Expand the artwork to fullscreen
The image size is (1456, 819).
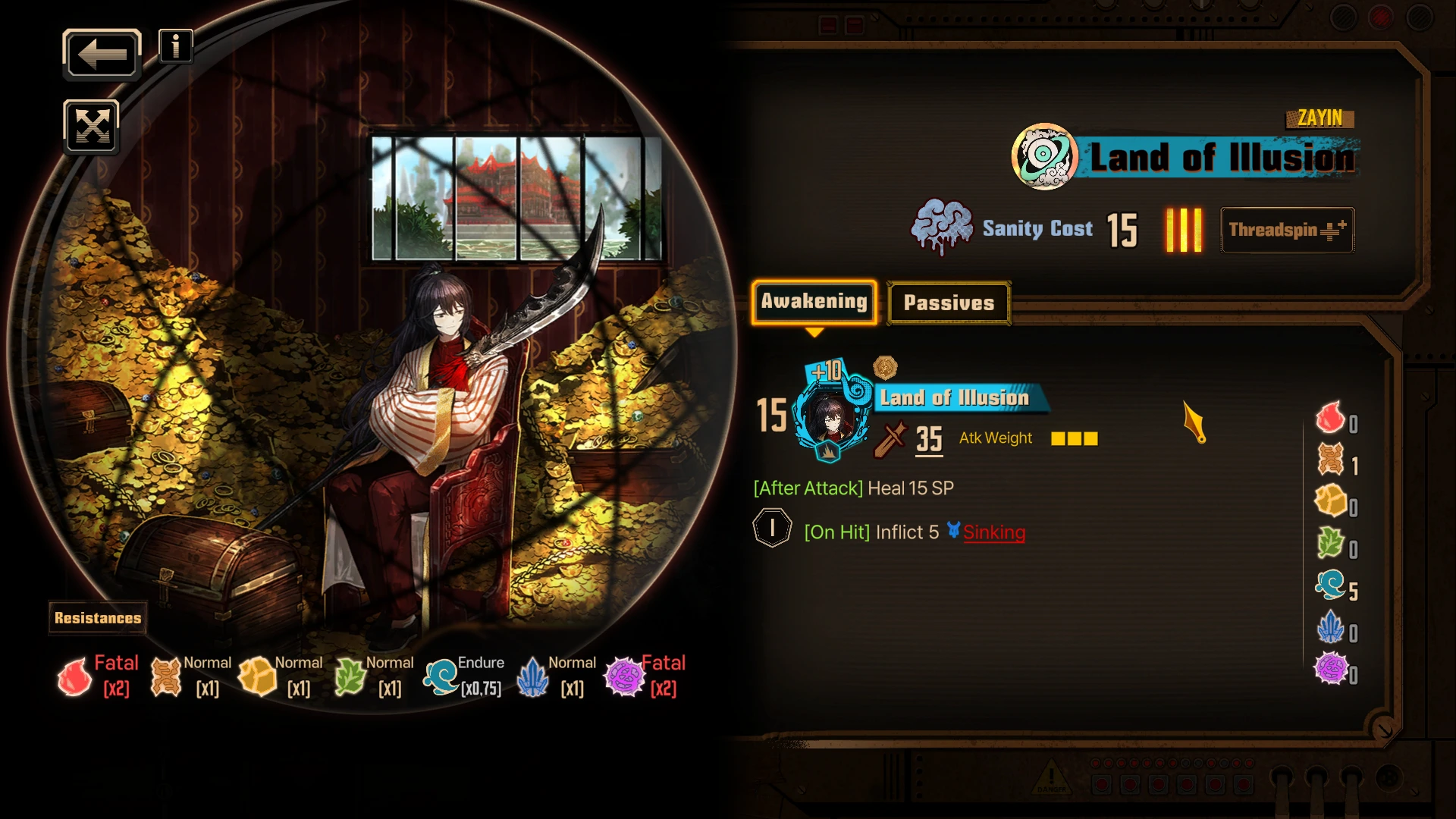tap(92, 127)
